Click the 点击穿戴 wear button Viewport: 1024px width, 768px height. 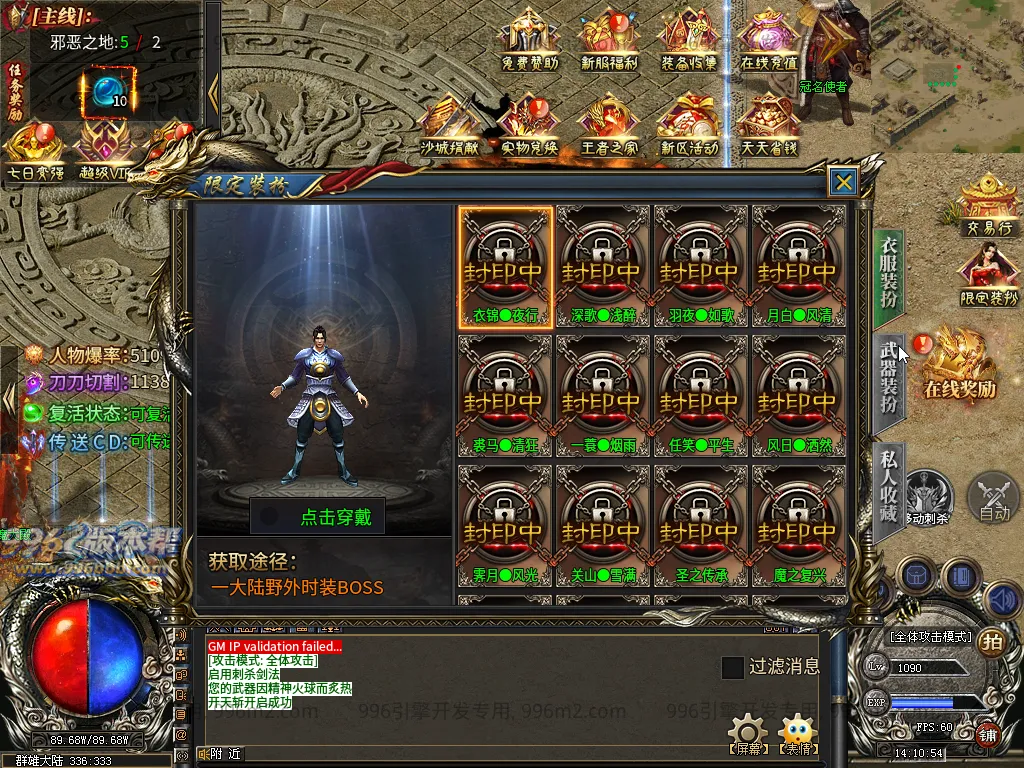coord(318,516)
